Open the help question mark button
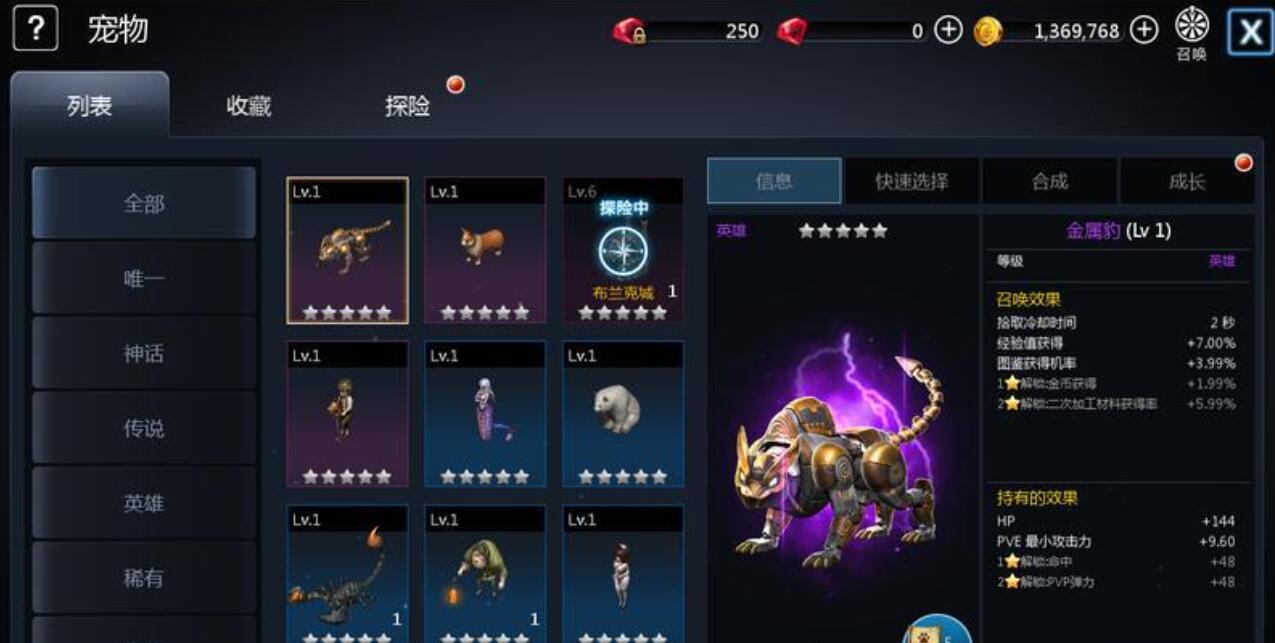This screenshot has height=643, width=1275. [x=35, y=30]
